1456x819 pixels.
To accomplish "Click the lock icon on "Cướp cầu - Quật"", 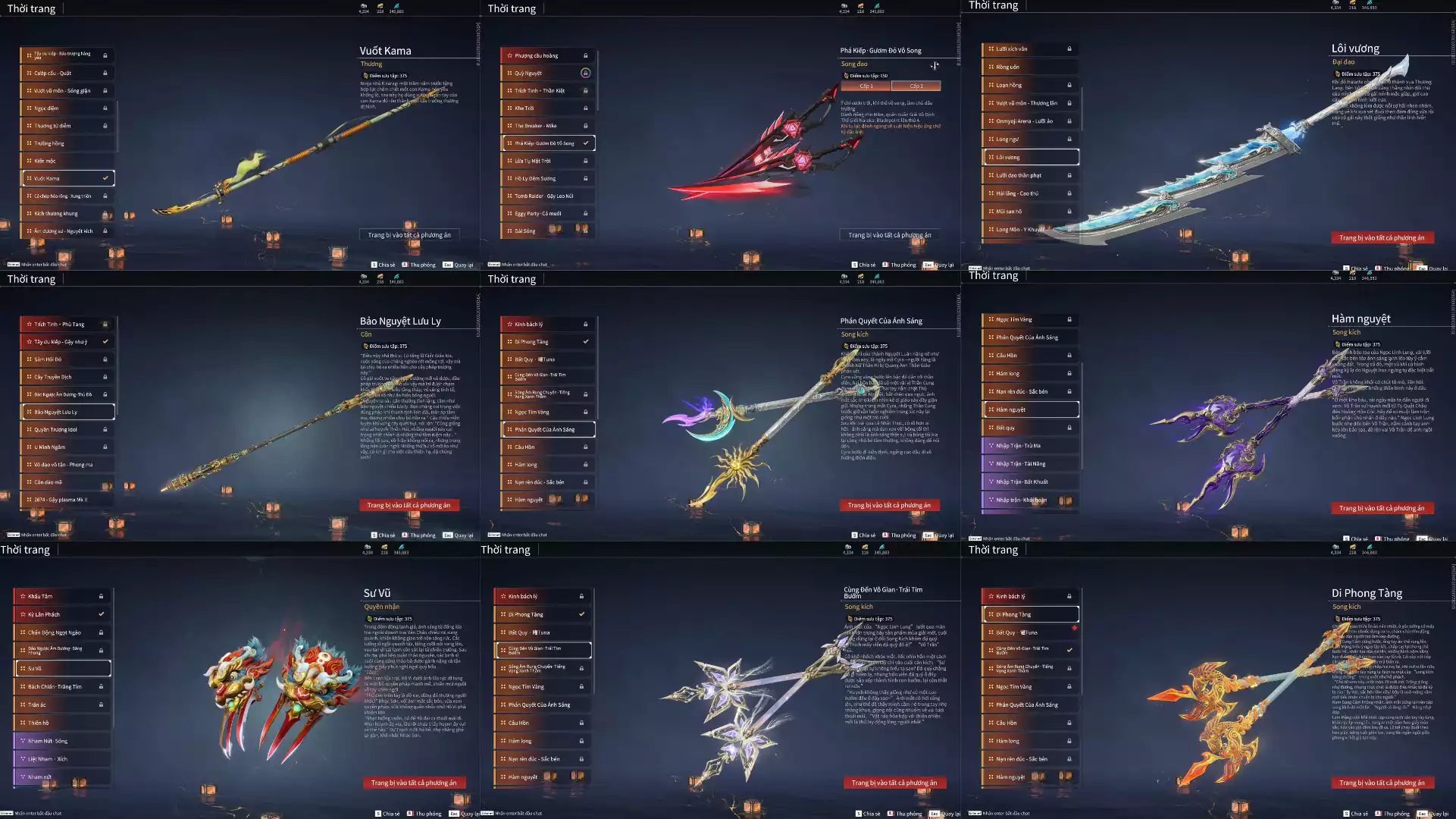I will pos(105,72).
